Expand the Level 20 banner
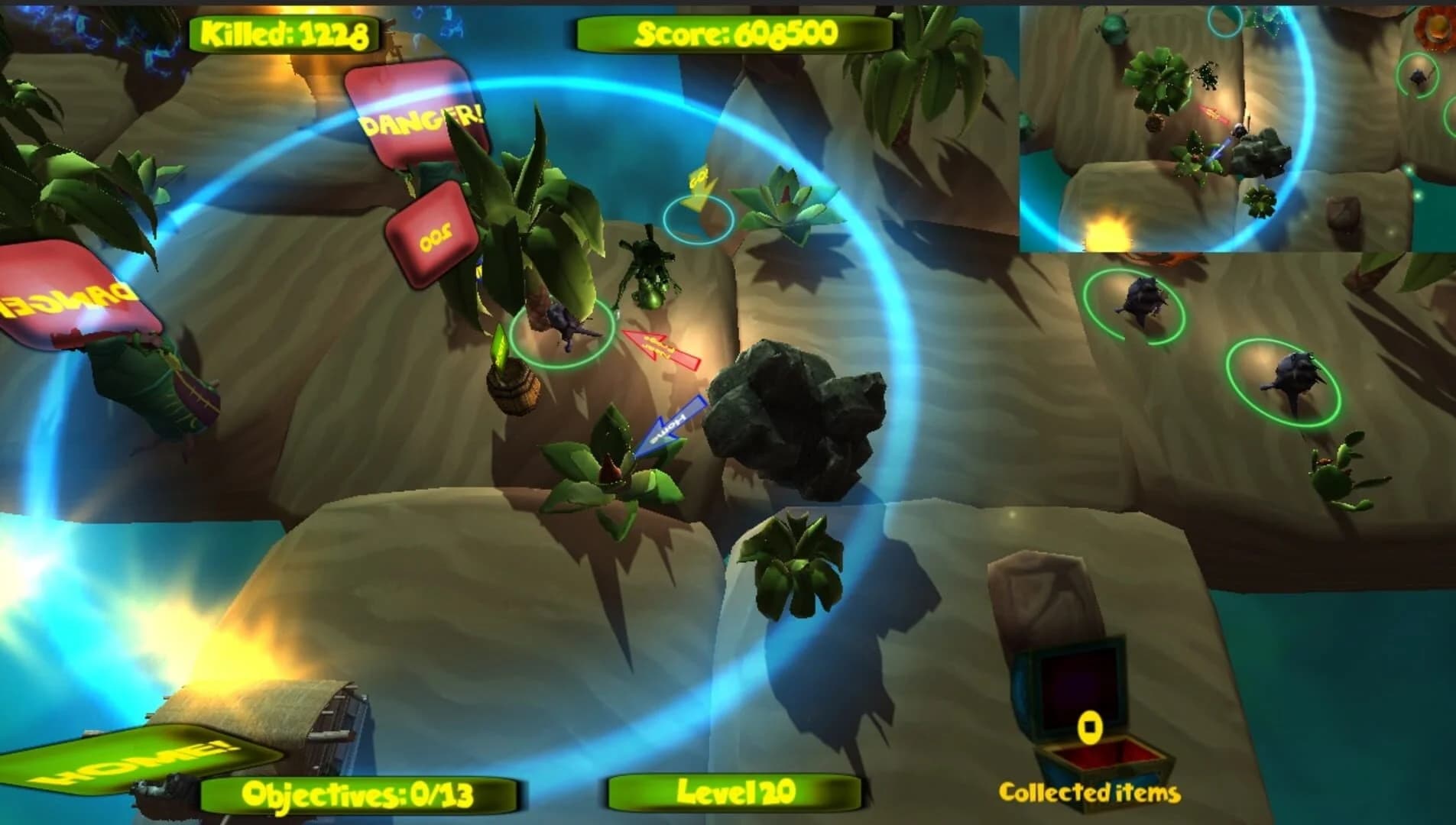 click(734, 794)
